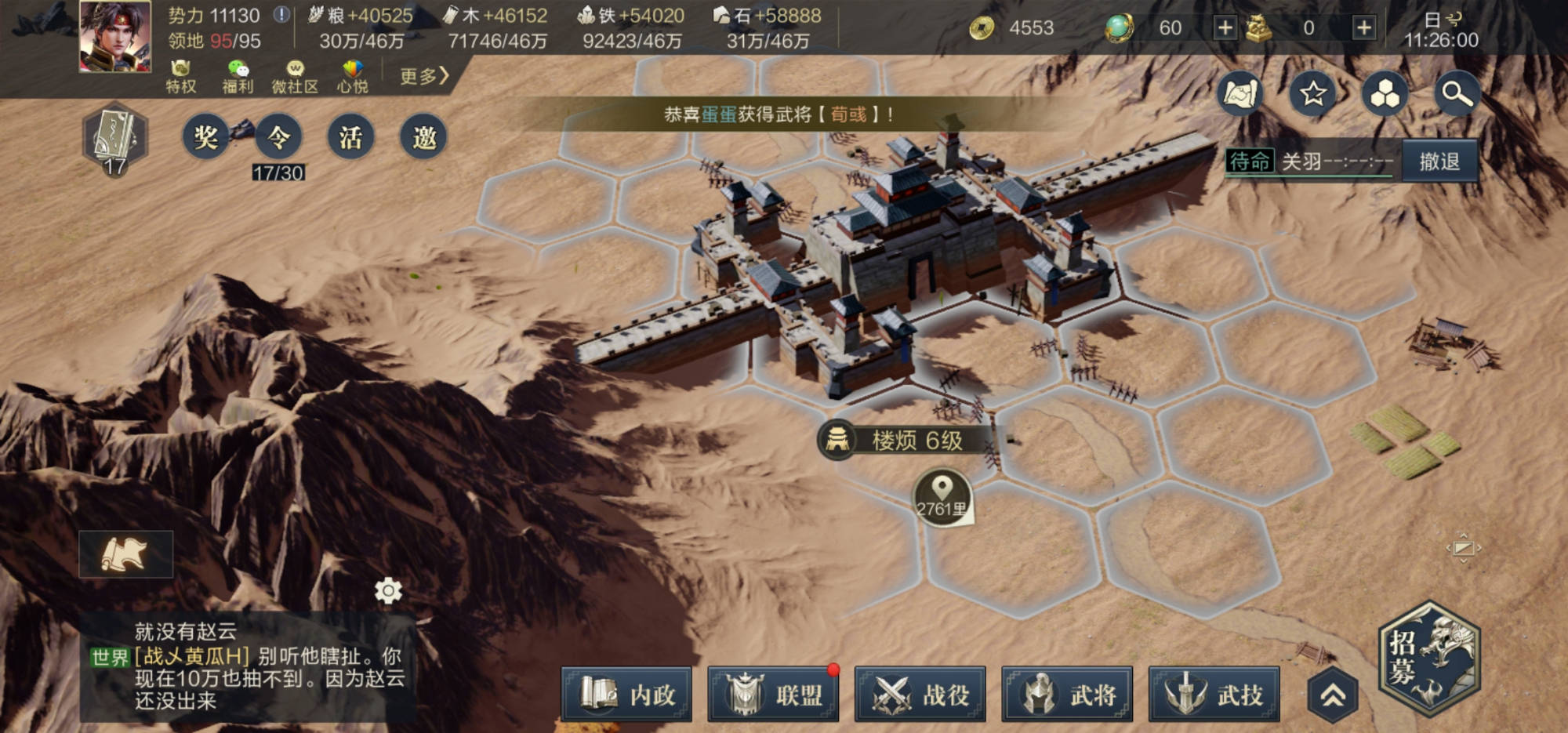Open the star favorites icon
1568x733 pixels.
click(x=1313, y=94)
